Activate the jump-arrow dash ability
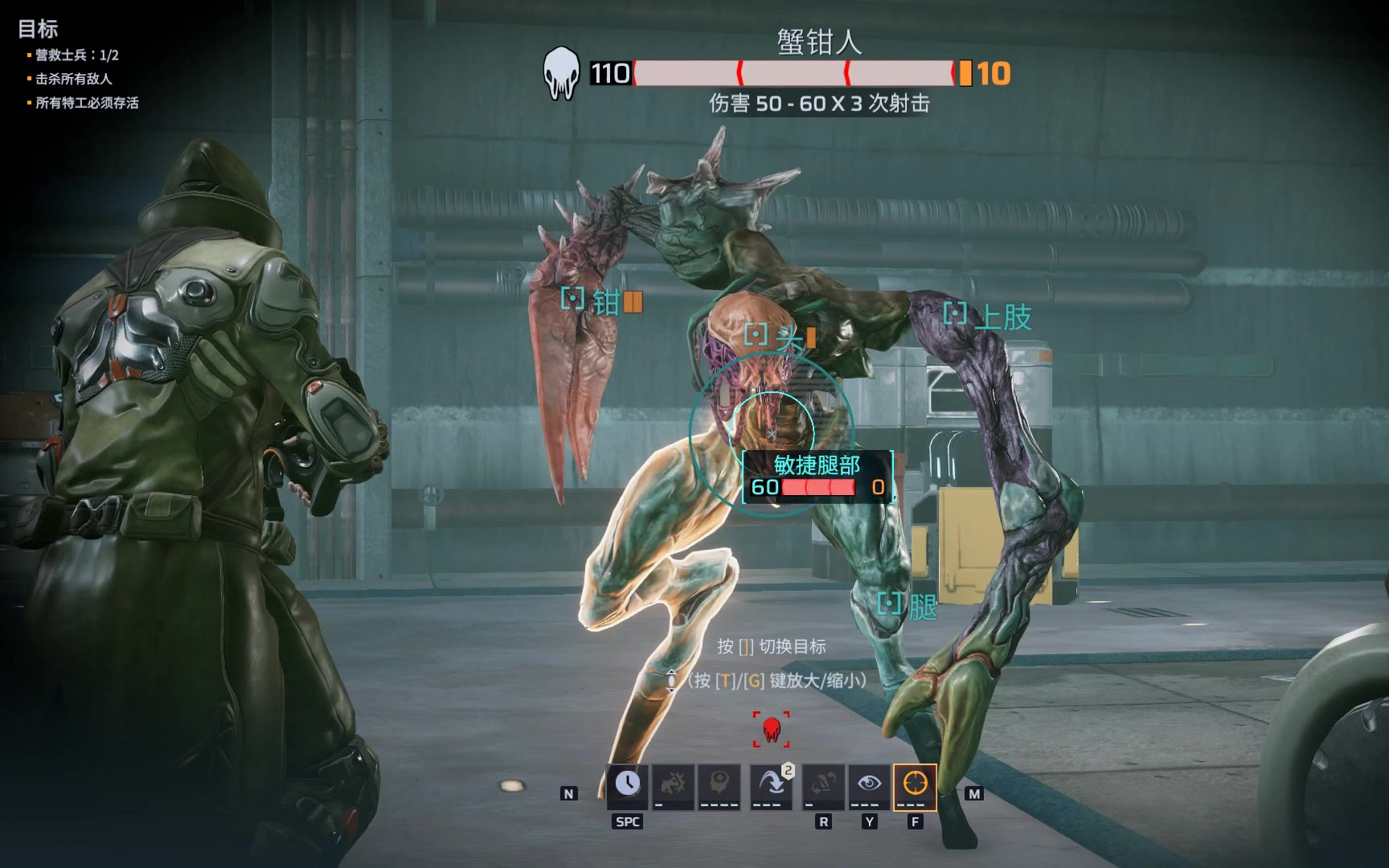 [x=771, y=784]
